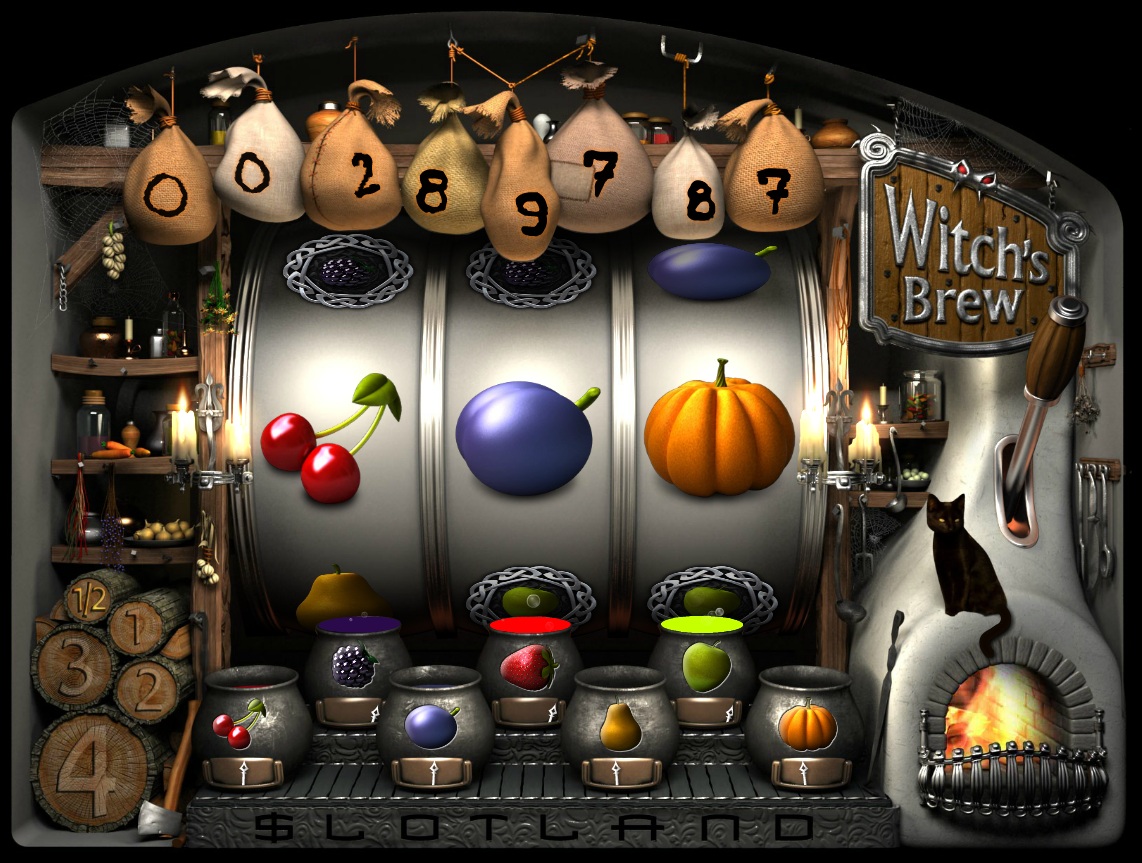Pick the pear cauldron
This screenshot has height=863, width=1142.
point(620,726)
